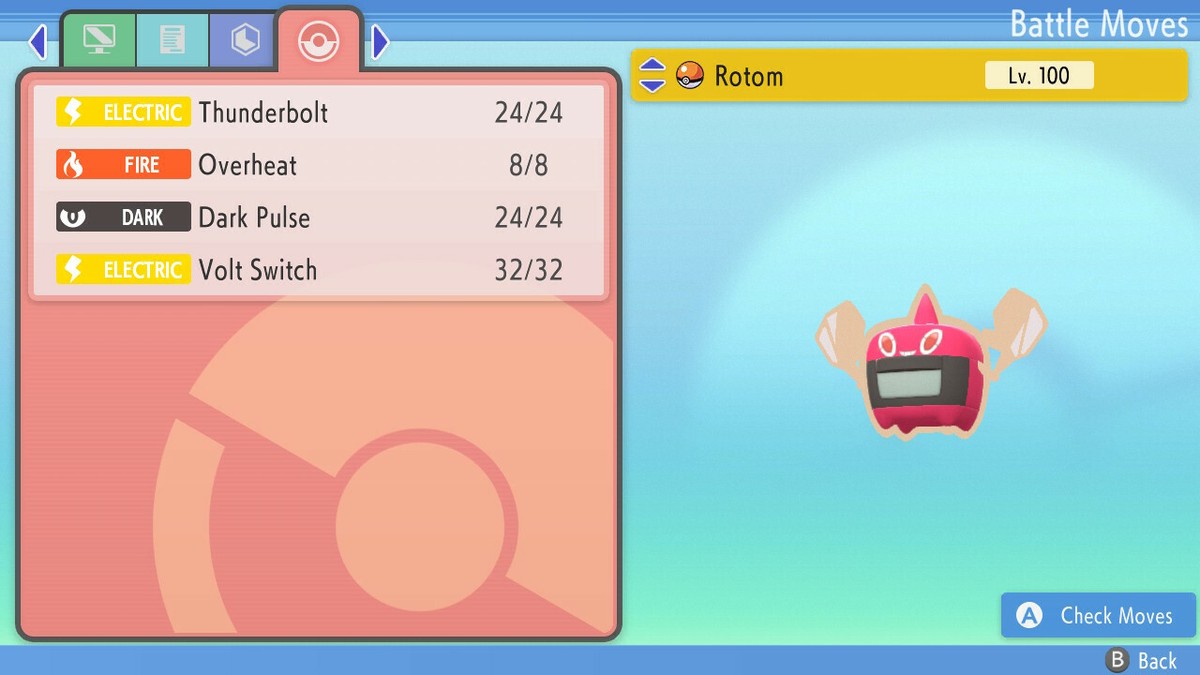1200x675 pixels.
Task: Click the left arrow beside the tabs
Action: point(38,42)
